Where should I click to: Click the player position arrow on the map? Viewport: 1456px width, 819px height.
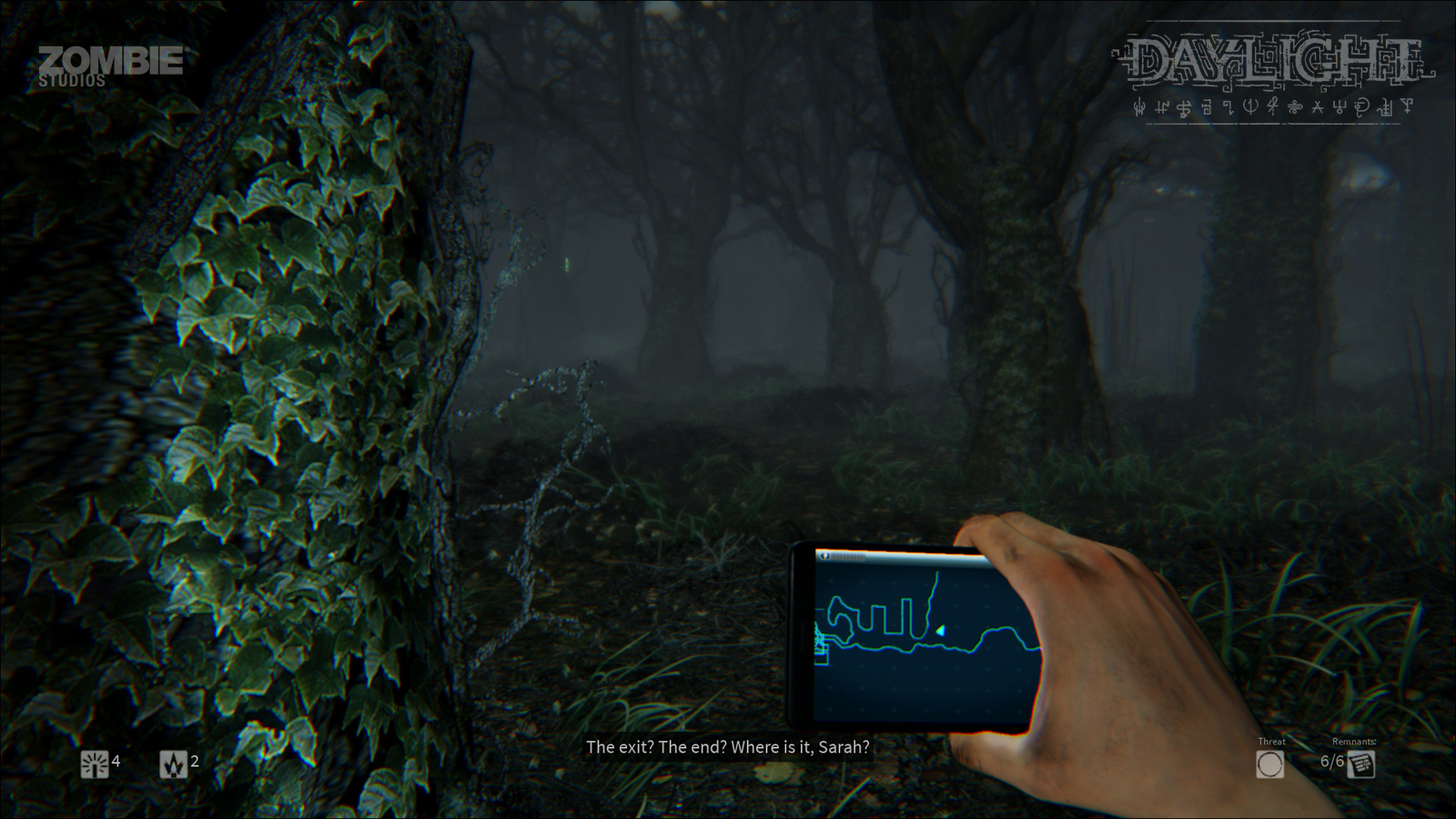tap(940, 631)
